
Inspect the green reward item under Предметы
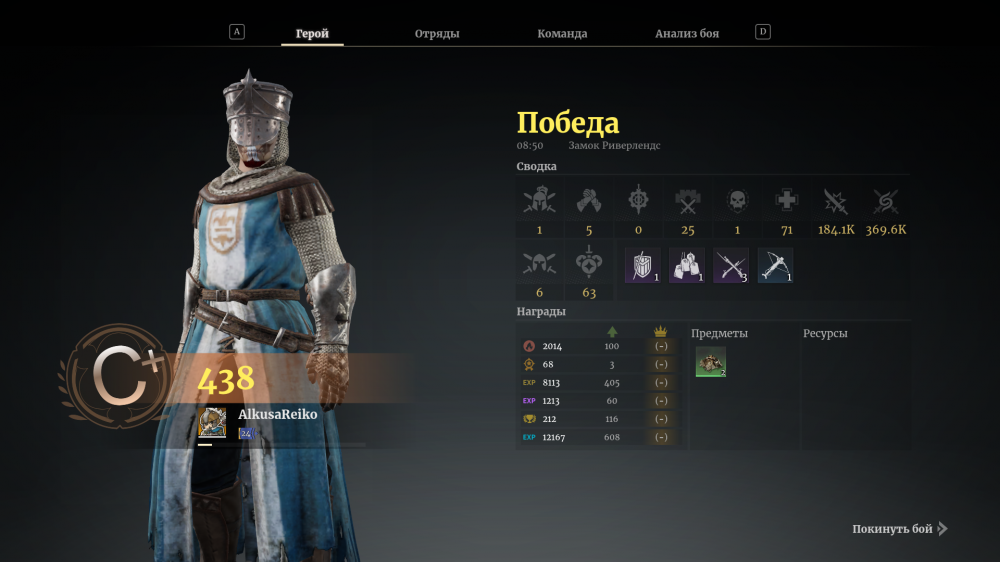tap(711, 362)
